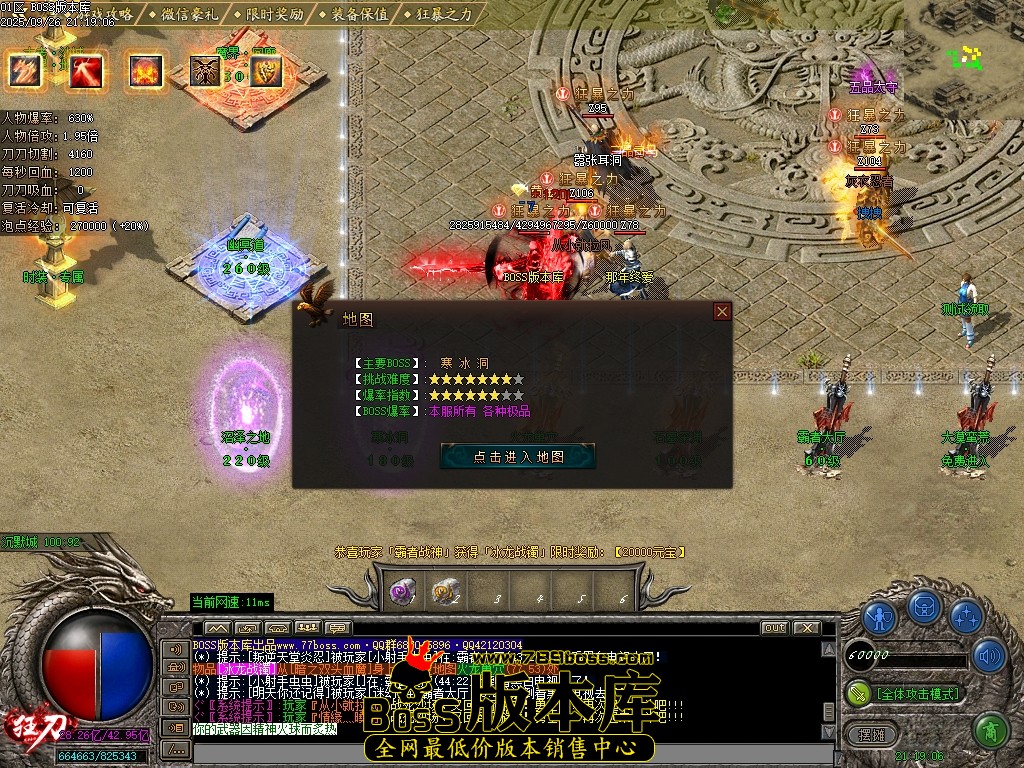
Task: Open the character panel with the warrior icon
Action: (880, 617)
